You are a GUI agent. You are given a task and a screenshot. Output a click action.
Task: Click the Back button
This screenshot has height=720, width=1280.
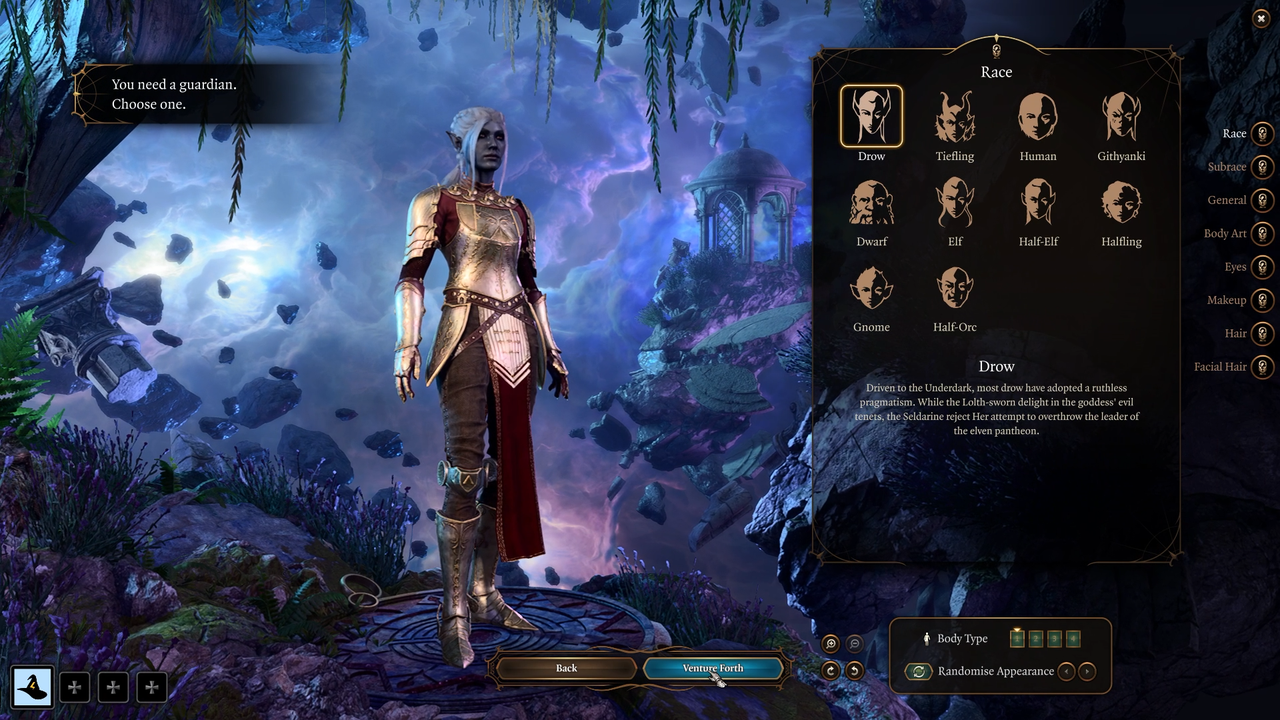(566, 668)
